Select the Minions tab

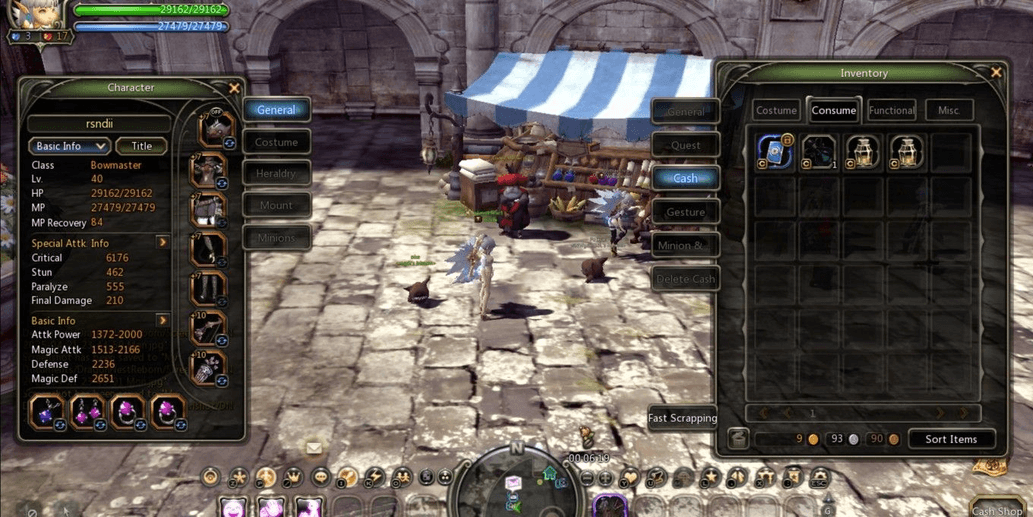pos(276,238)
